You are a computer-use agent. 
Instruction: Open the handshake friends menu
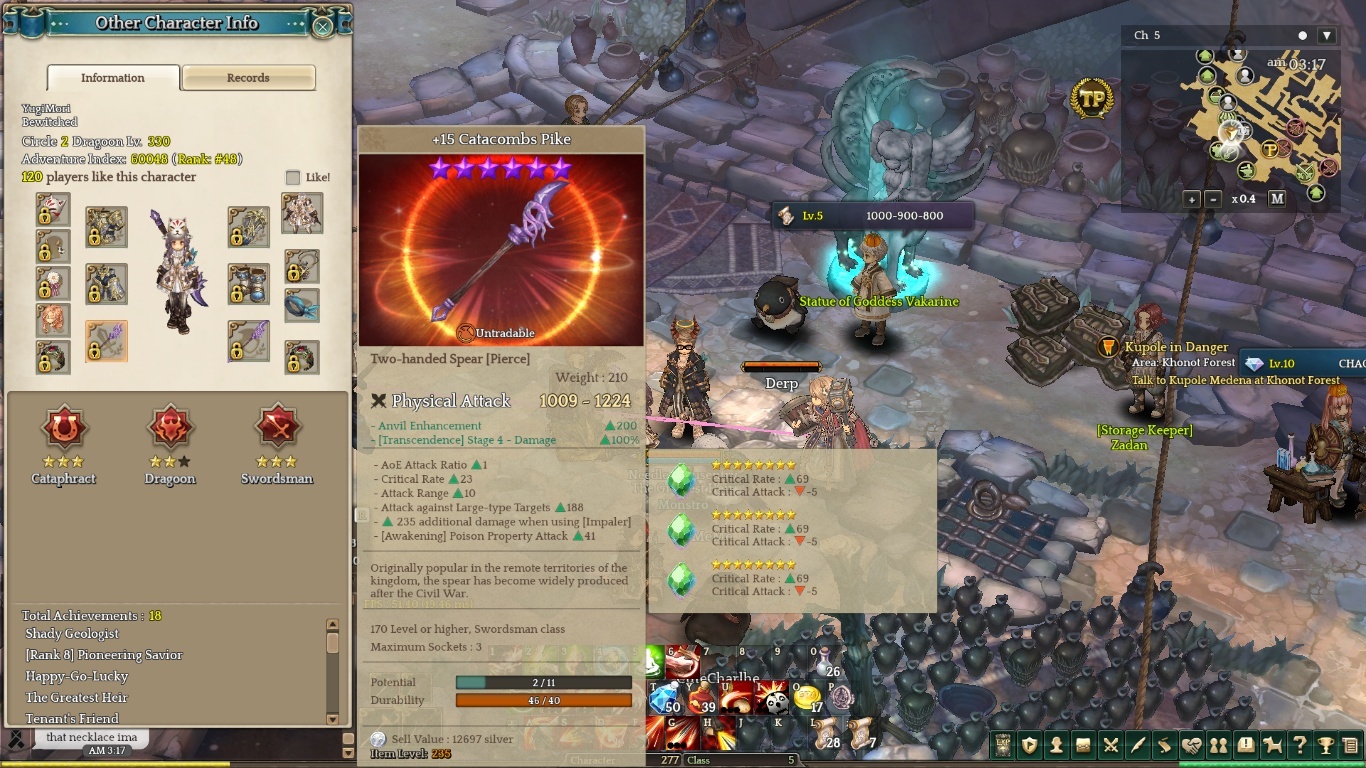tap(1191, 745)
